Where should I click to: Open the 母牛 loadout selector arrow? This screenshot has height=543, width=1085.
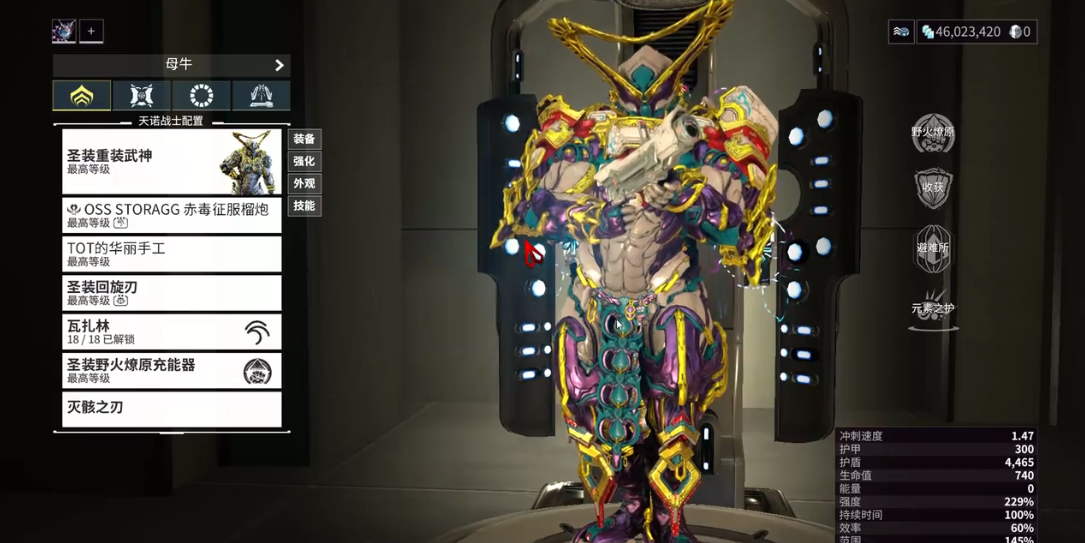pyautogui.click(x=279, y=65)
